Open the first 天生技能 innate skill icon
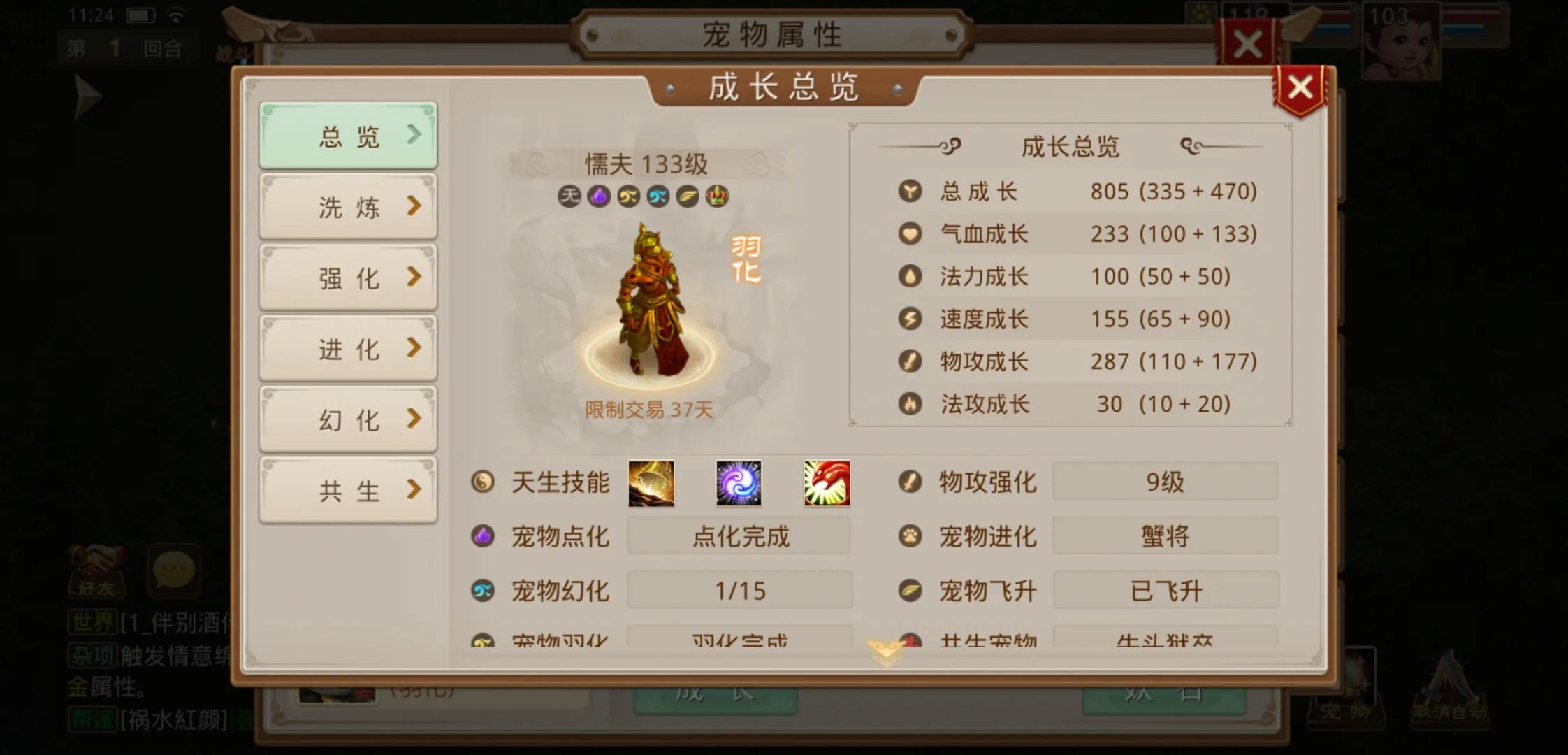 (652, 482)
